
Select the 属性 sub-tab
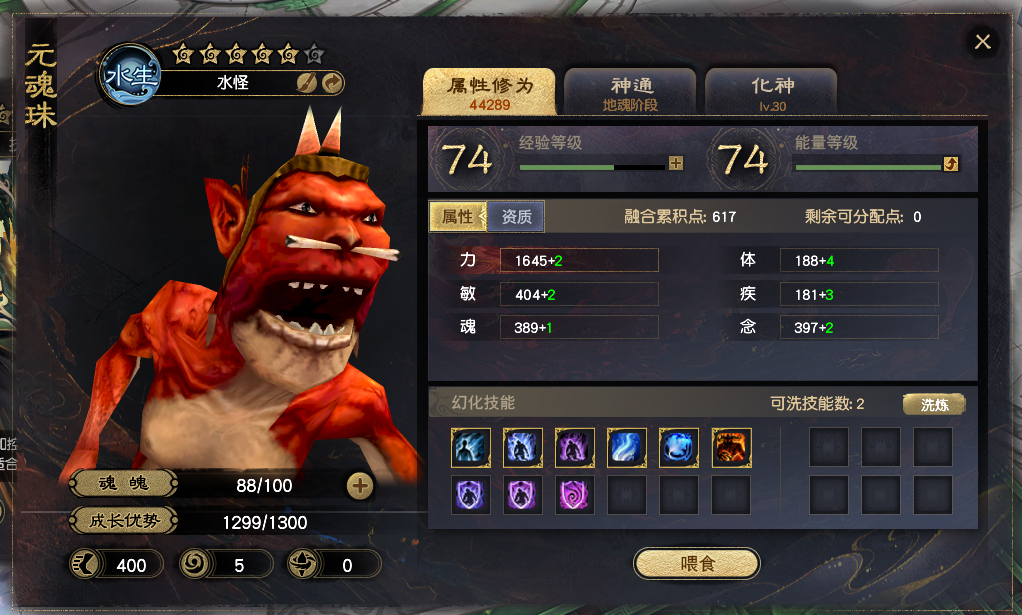coord(458,217)
